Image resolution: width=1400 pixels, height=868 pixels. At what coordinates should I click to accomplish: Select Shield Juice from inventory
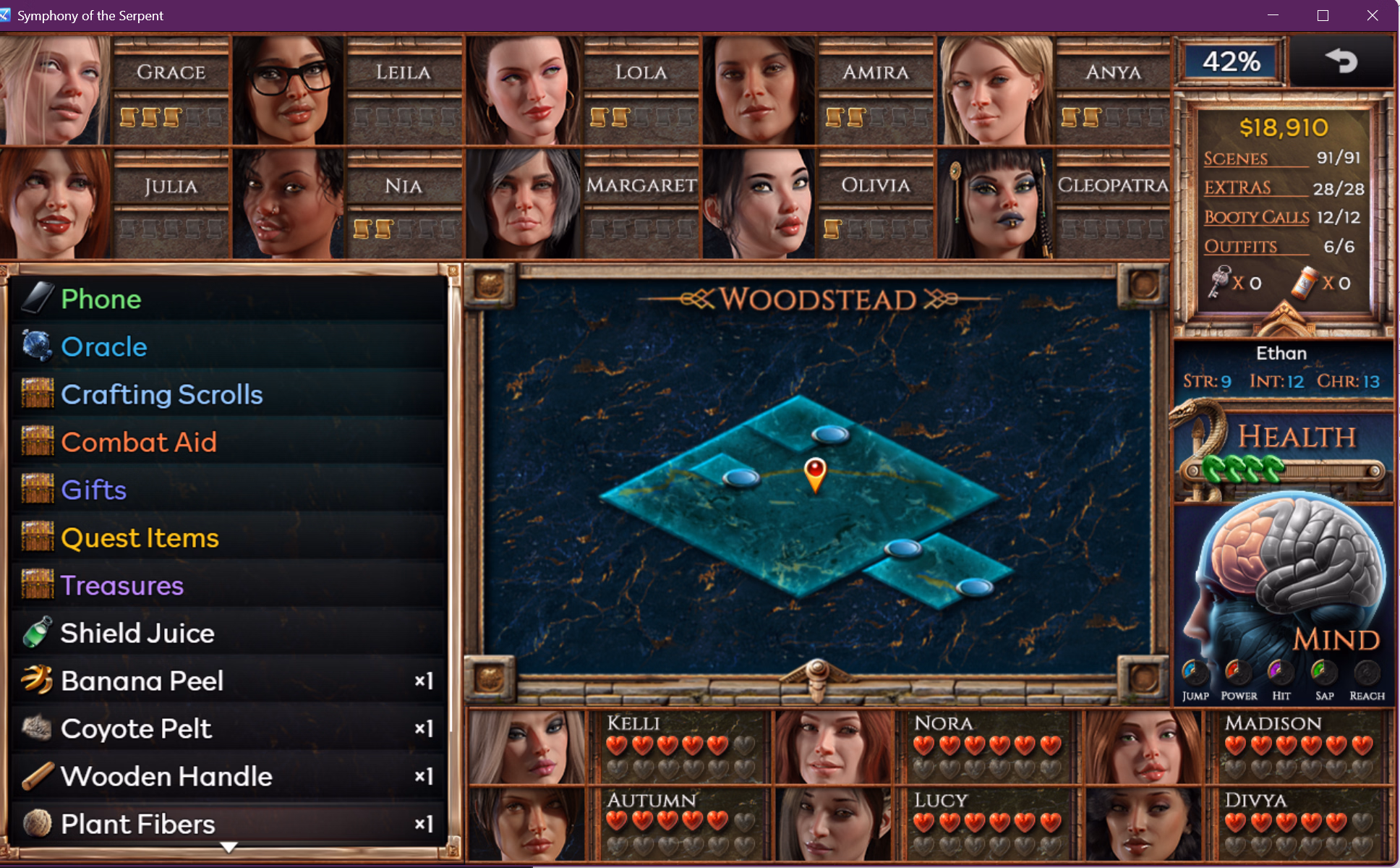click(x=137, y=633)
